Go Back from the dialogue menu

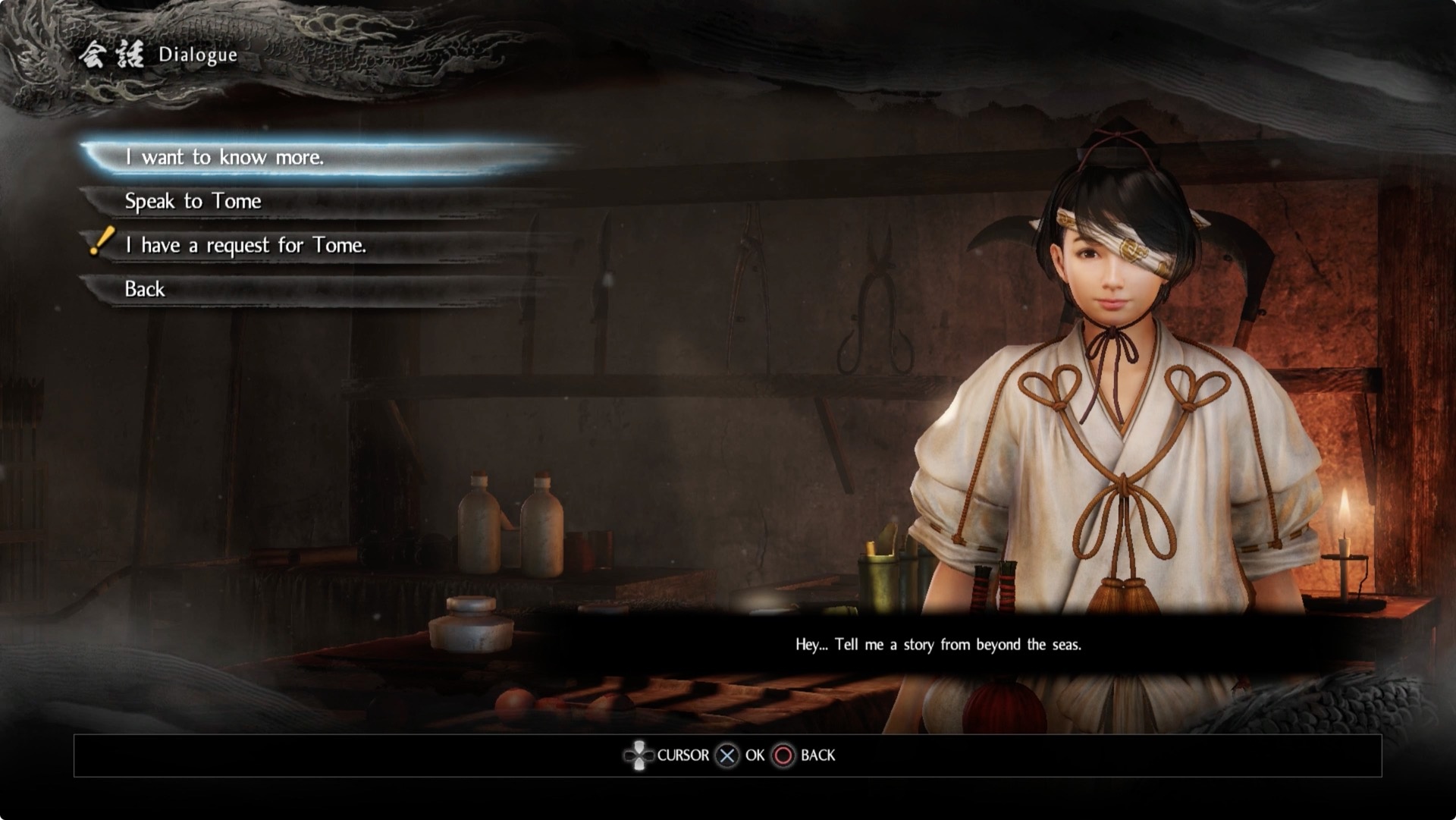click(x=145, y=289)
